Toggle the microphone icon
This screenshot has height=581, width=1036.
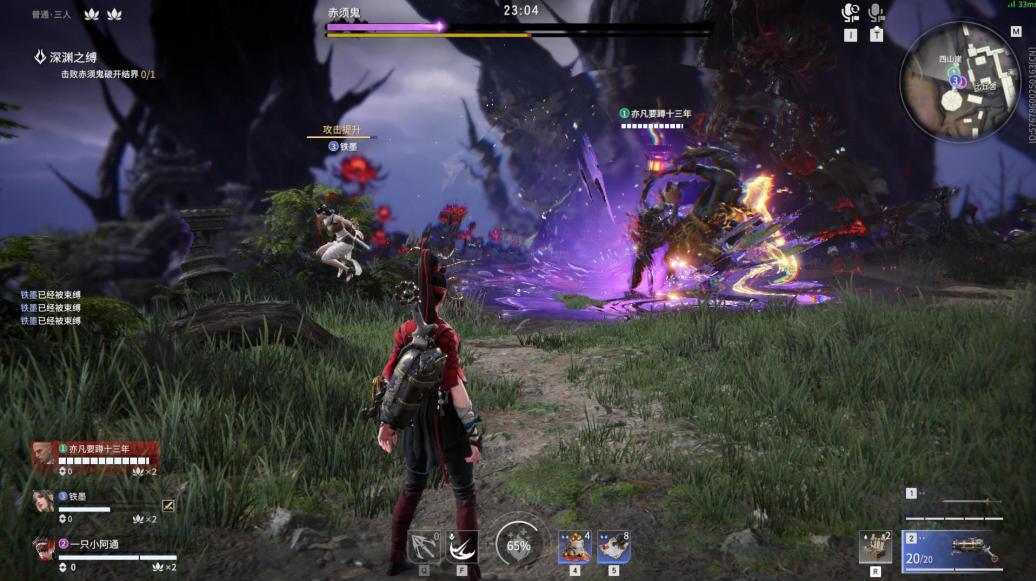(x=876, y=14)
